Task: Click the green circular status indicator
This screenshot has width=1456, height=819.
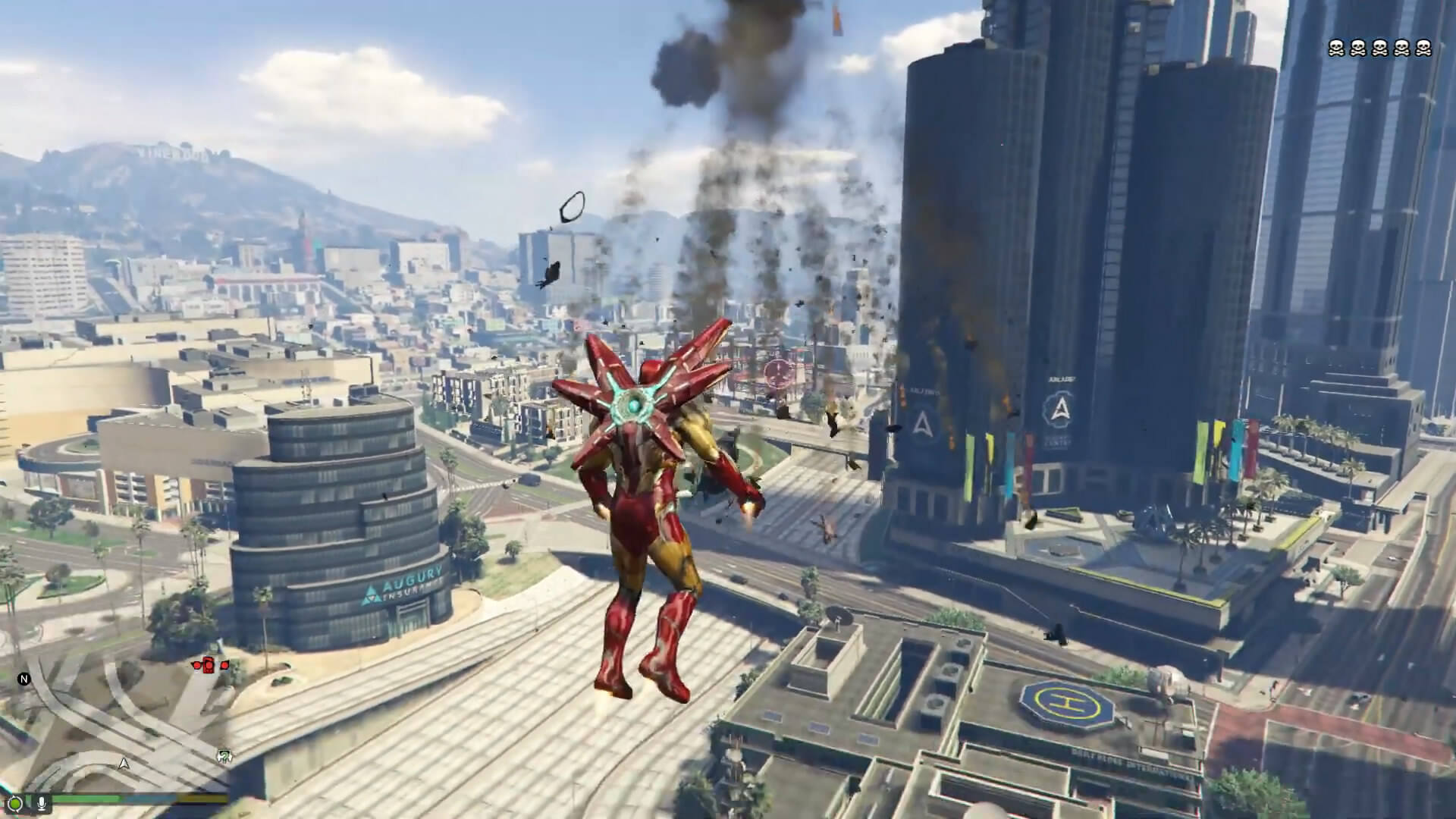Action: click(x=15, y=802)
